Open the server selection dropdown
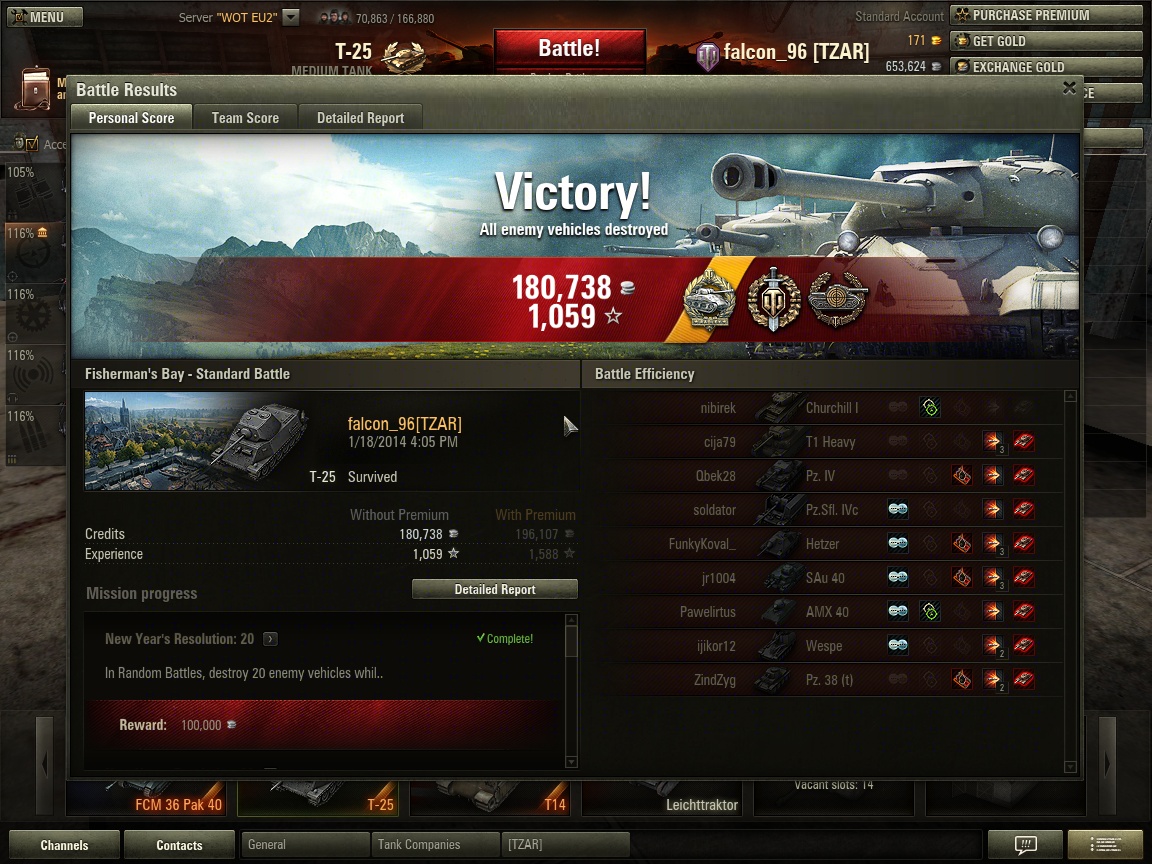1152x864 pixels. click(290, 17)
